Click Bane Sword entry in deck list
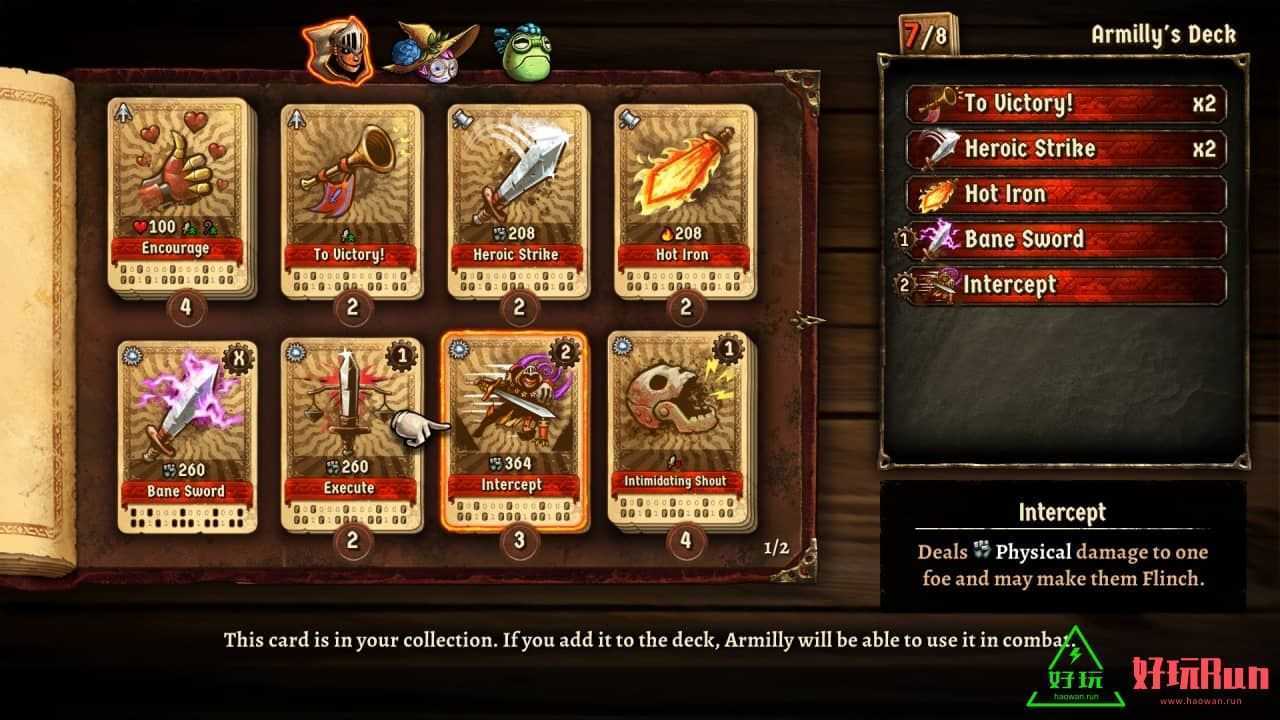Screen dimensions: 1280x720 pyautogui.click(x=1066, y=240)
